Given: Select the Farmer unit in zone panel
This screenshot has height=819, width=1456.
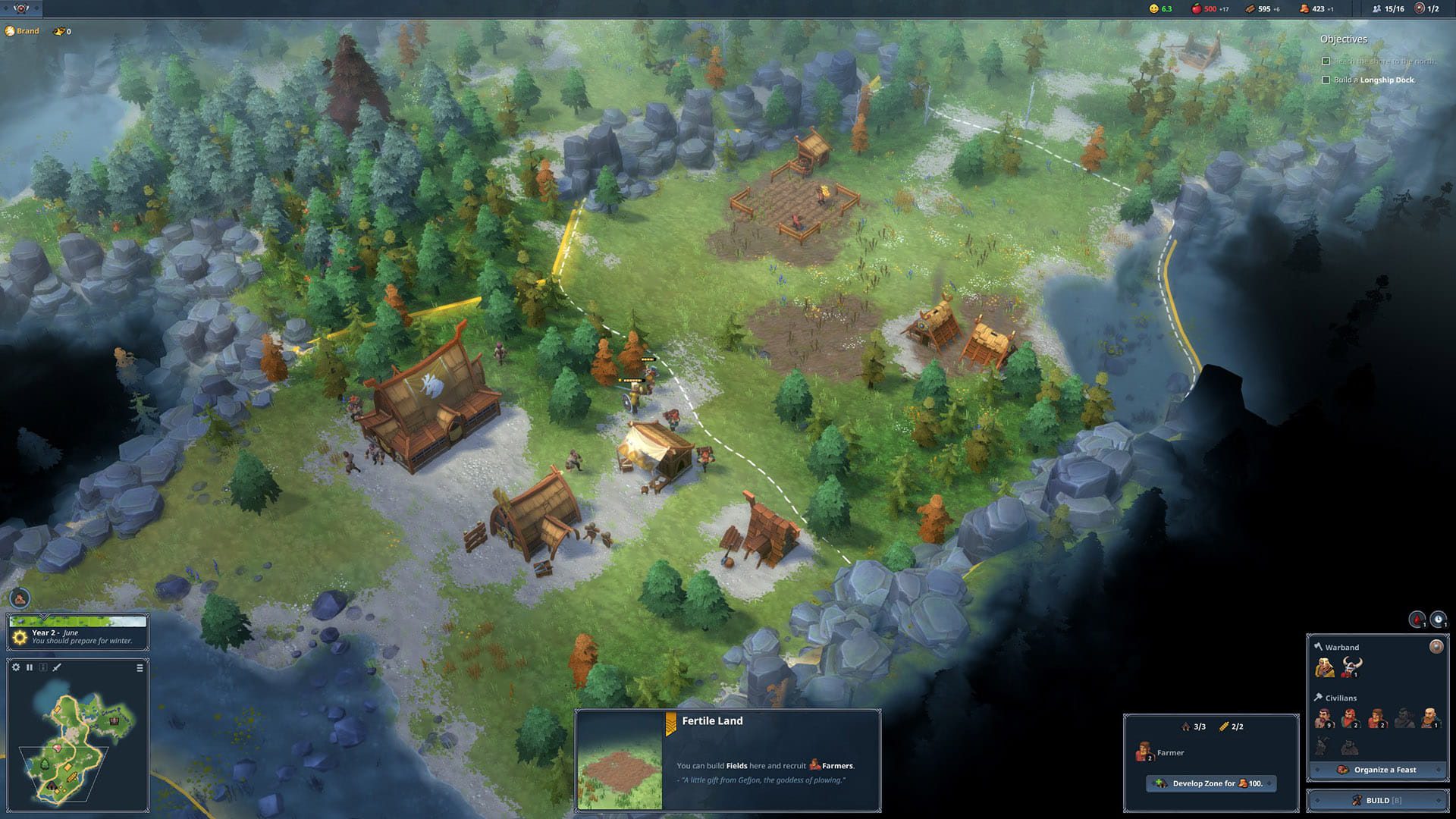Looking at the screenshot, I should coord(1144,752).
